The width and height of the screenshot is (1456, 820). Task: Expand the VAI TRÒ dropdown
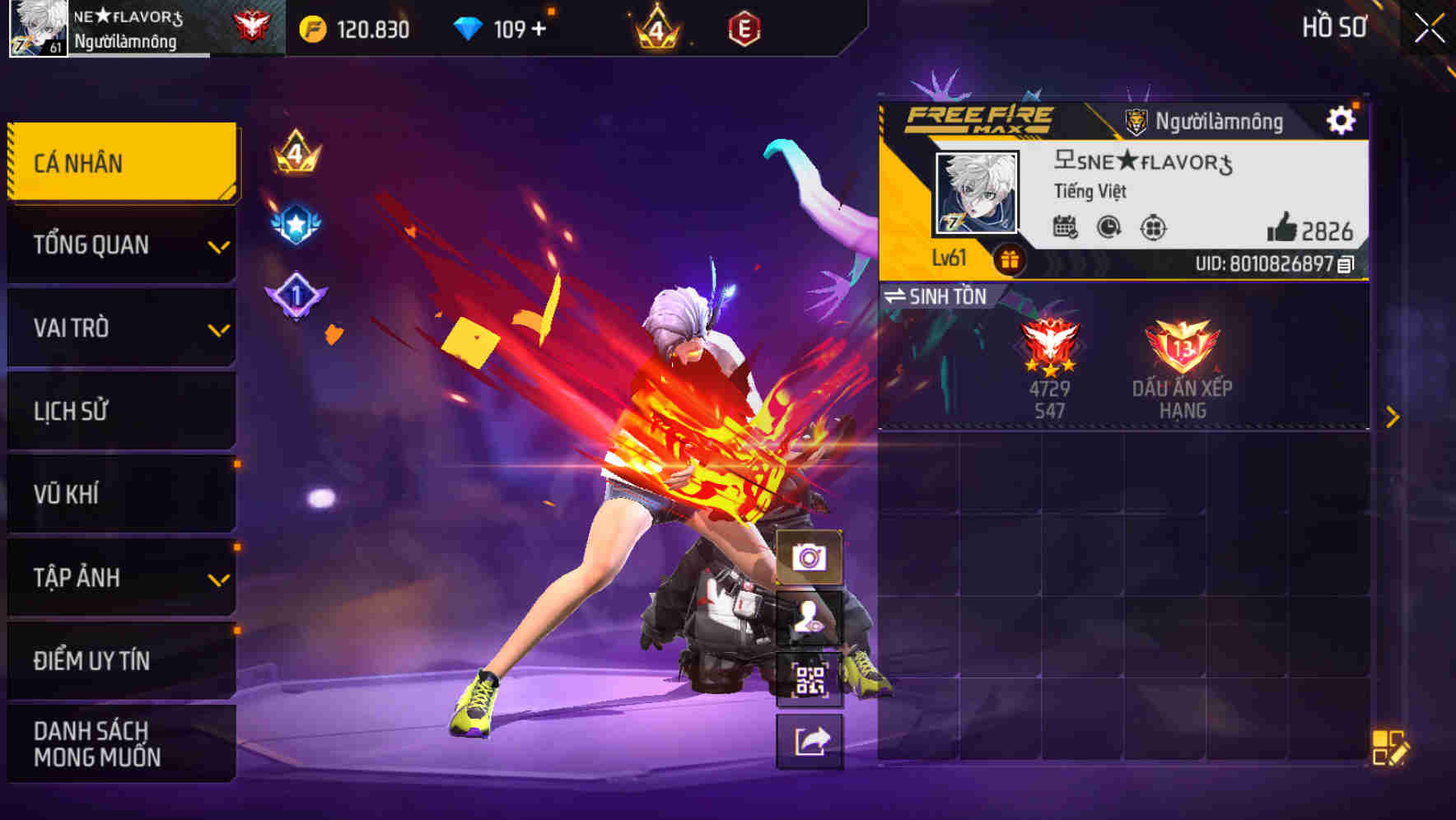tap(119, 328)
